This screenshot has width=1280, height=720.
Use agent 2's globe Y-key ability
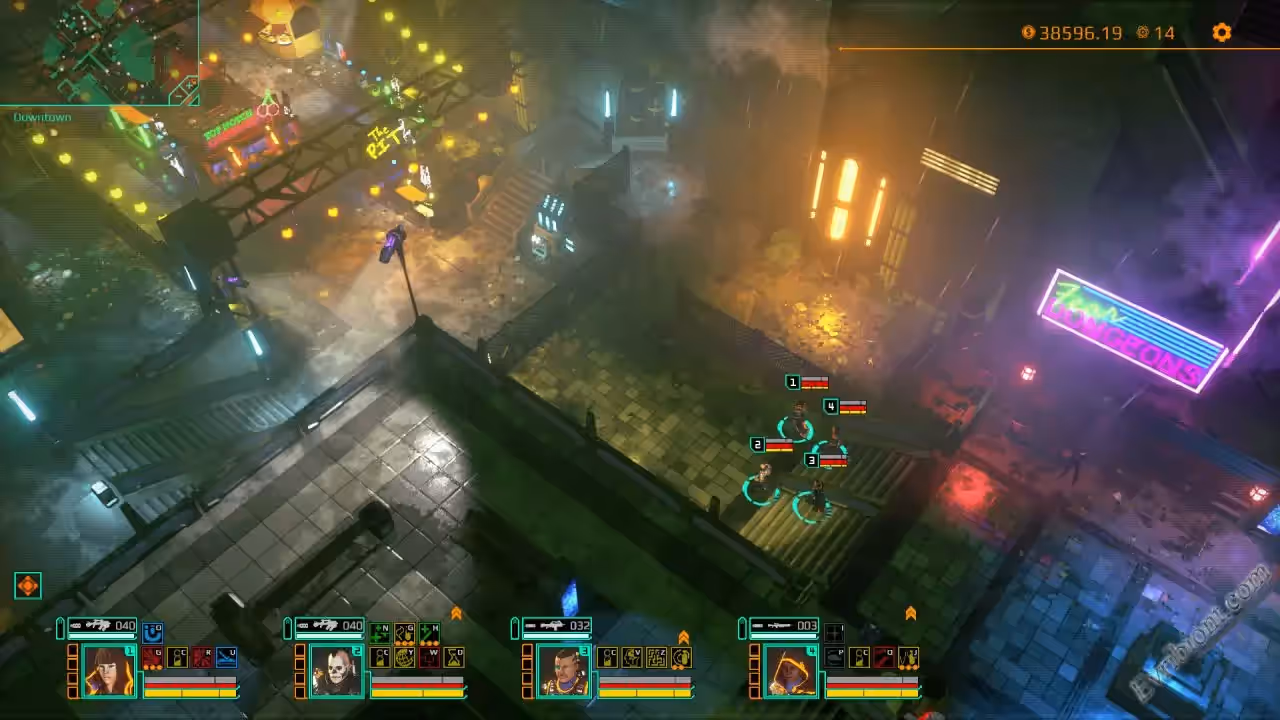[405, 657]
